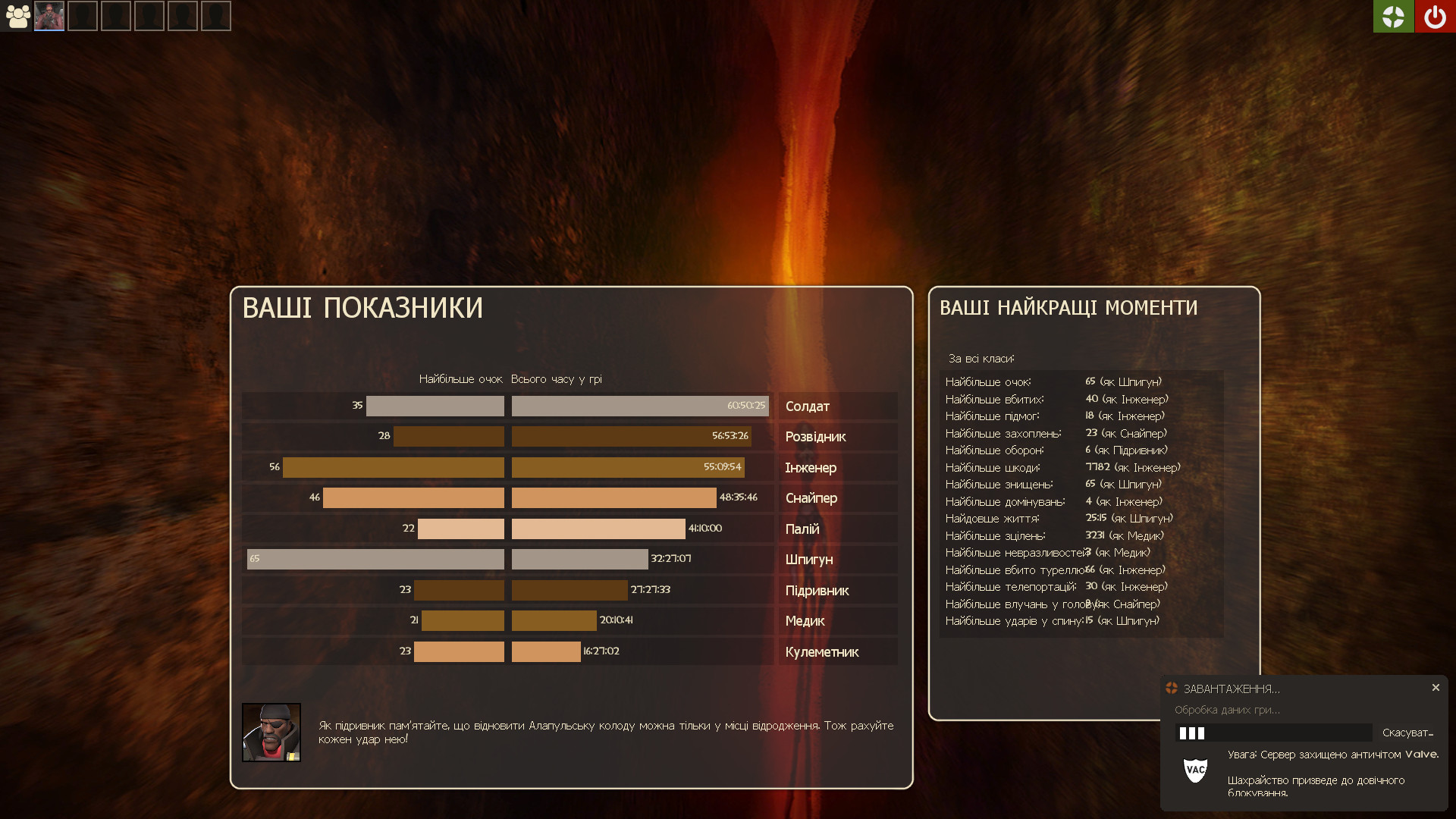The image size is (1456, 819).
Task: Click the Team Fortress logo button top right
Action: [x=1393, y=16]
